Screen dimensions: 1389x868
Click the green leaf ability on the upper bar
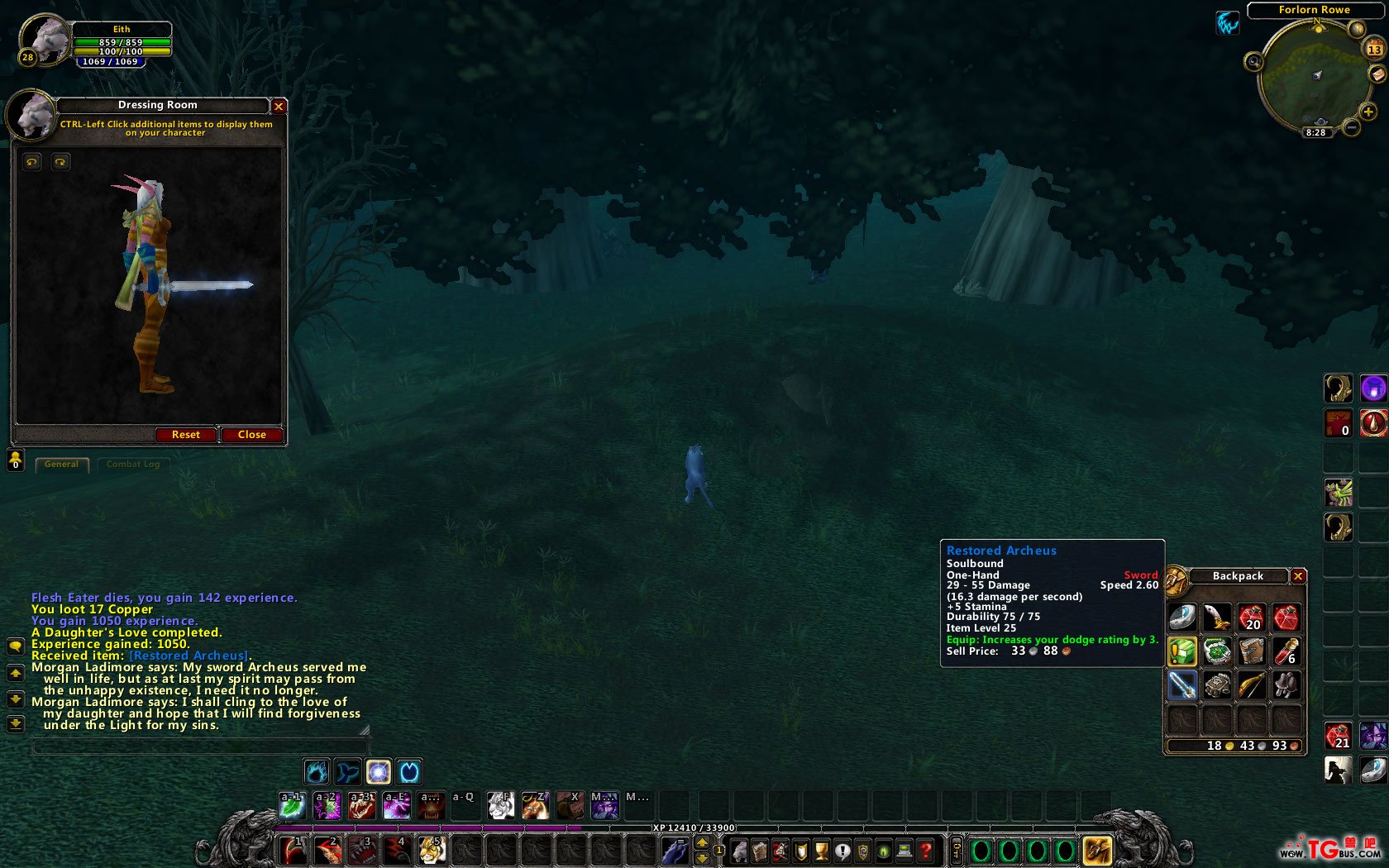point(292,805)
